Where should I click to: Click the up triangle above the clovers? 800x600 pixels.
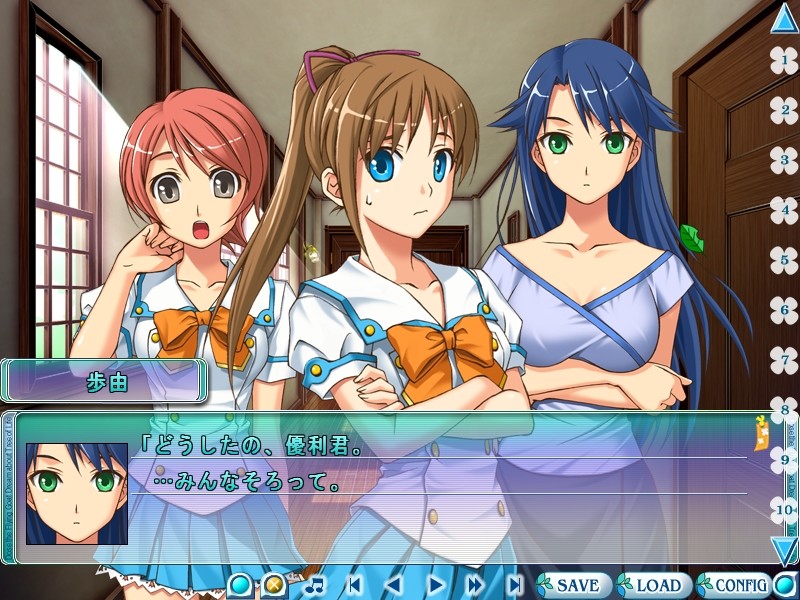click(785, 18)
